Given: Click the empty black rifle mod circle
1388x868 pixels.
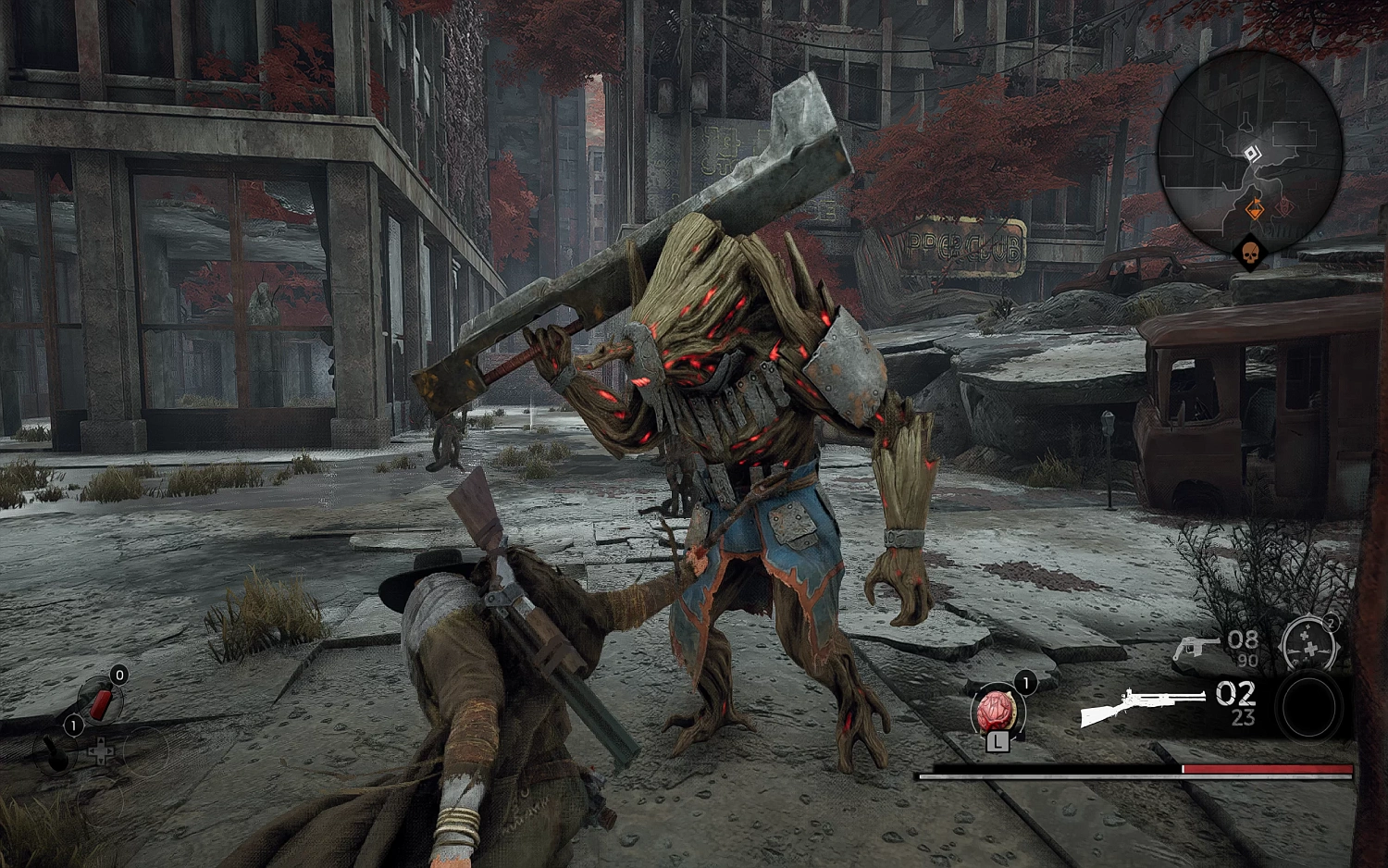Looking at the screenshot, I should [x=1308, y=707].
